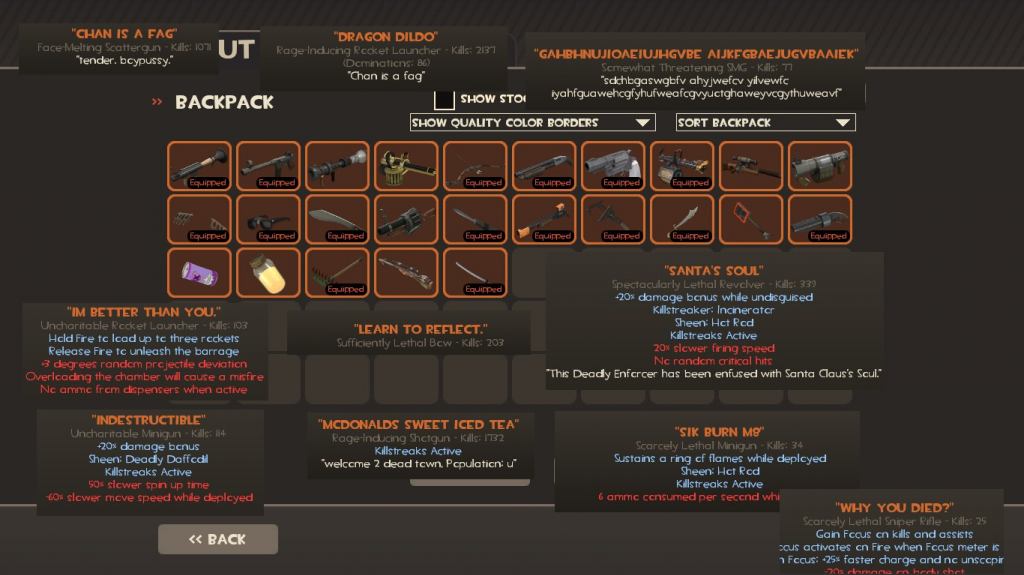Pick the pickaxe weapon slot
1024x575 pixels.
(613, 219)
